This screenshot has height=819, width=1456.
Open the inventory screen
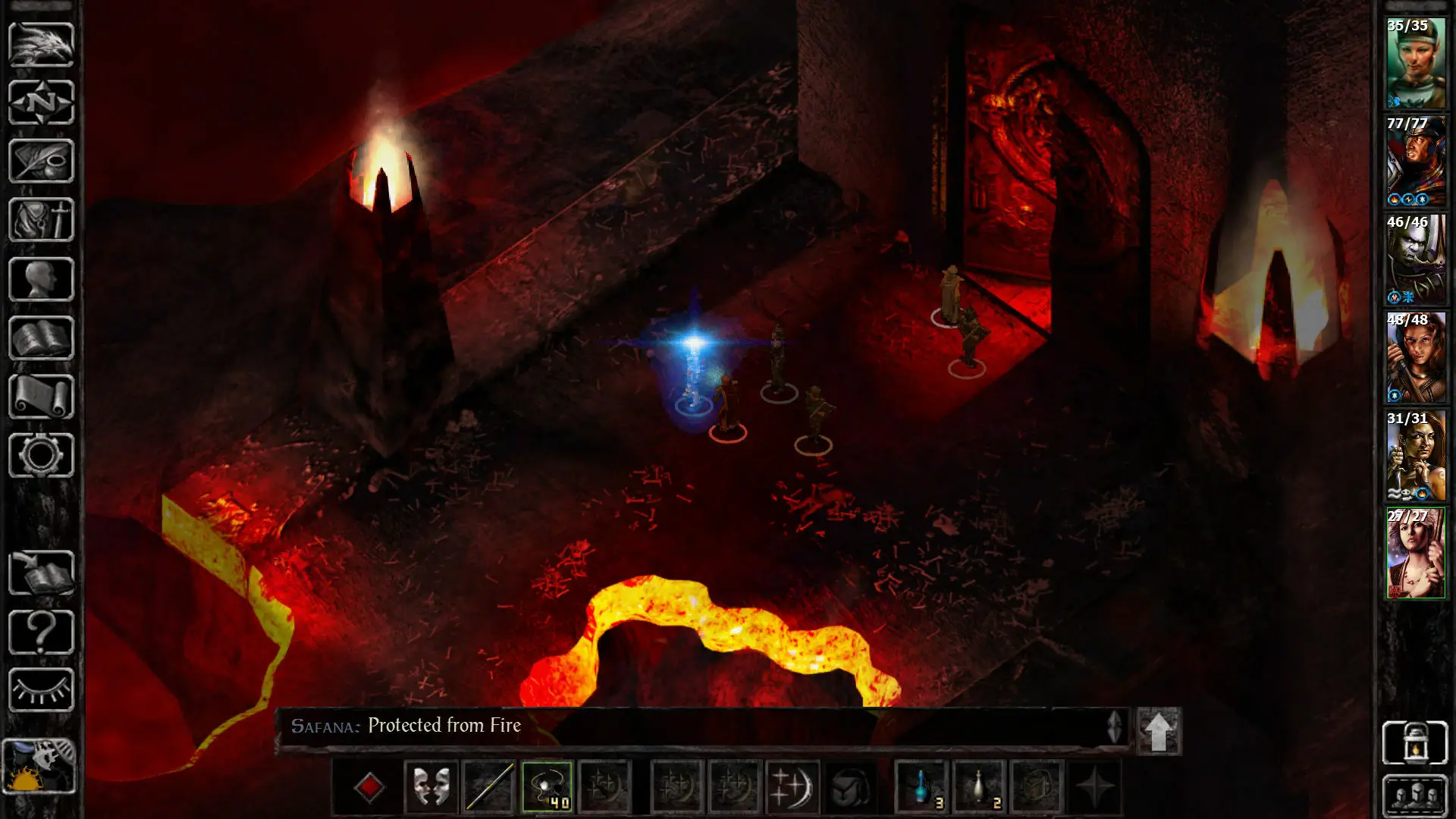41,220
